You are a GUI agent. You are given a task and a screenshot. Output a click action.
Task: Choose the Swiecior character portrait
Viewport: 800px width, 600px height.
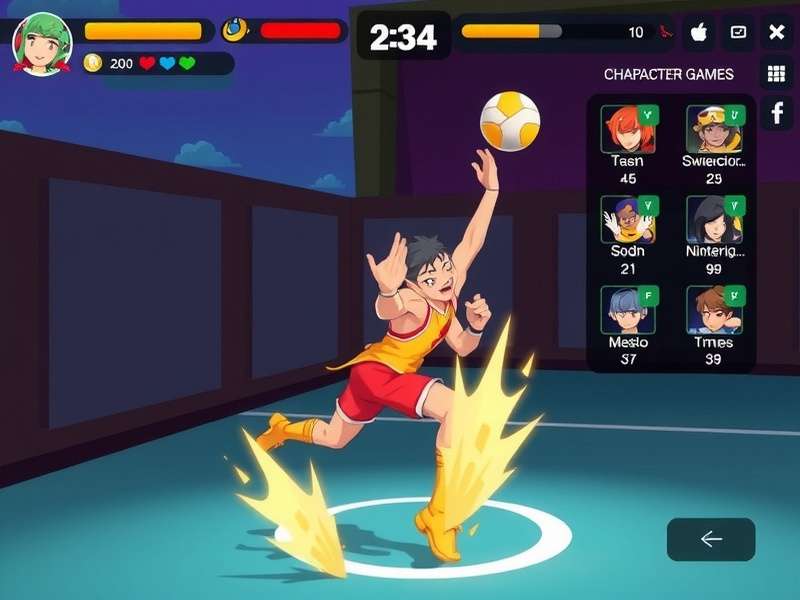(x=714, y=129)
